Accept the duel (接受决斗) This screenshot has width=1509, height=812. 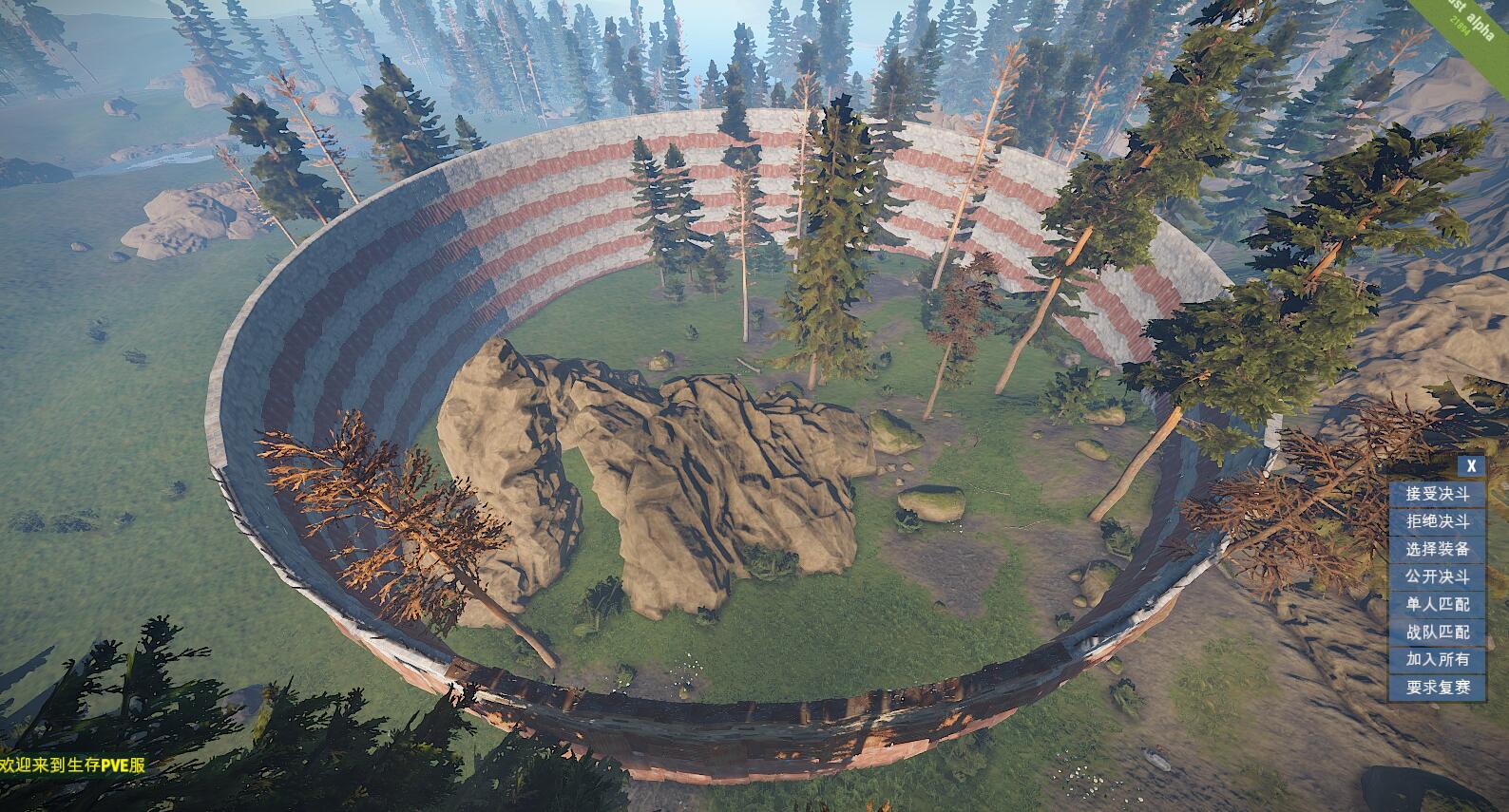click(x=1437, y=494)
